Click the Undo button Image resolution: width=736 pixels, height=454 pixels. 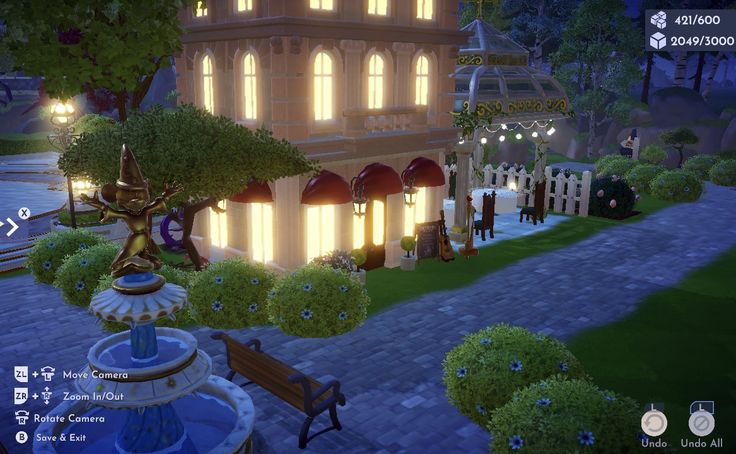654,422
